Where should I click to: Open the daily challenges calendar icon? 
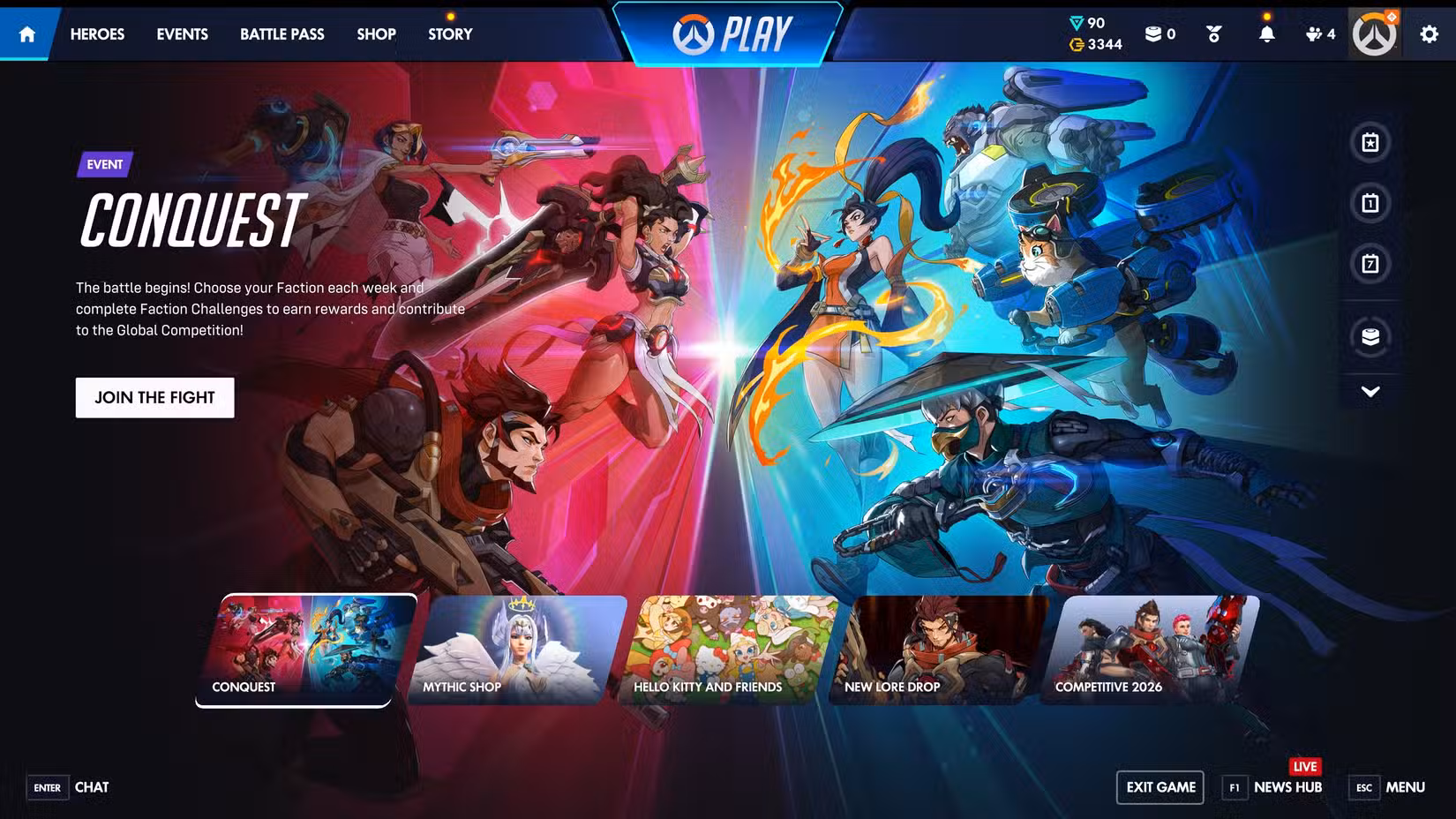click(x=1370, y=204)
